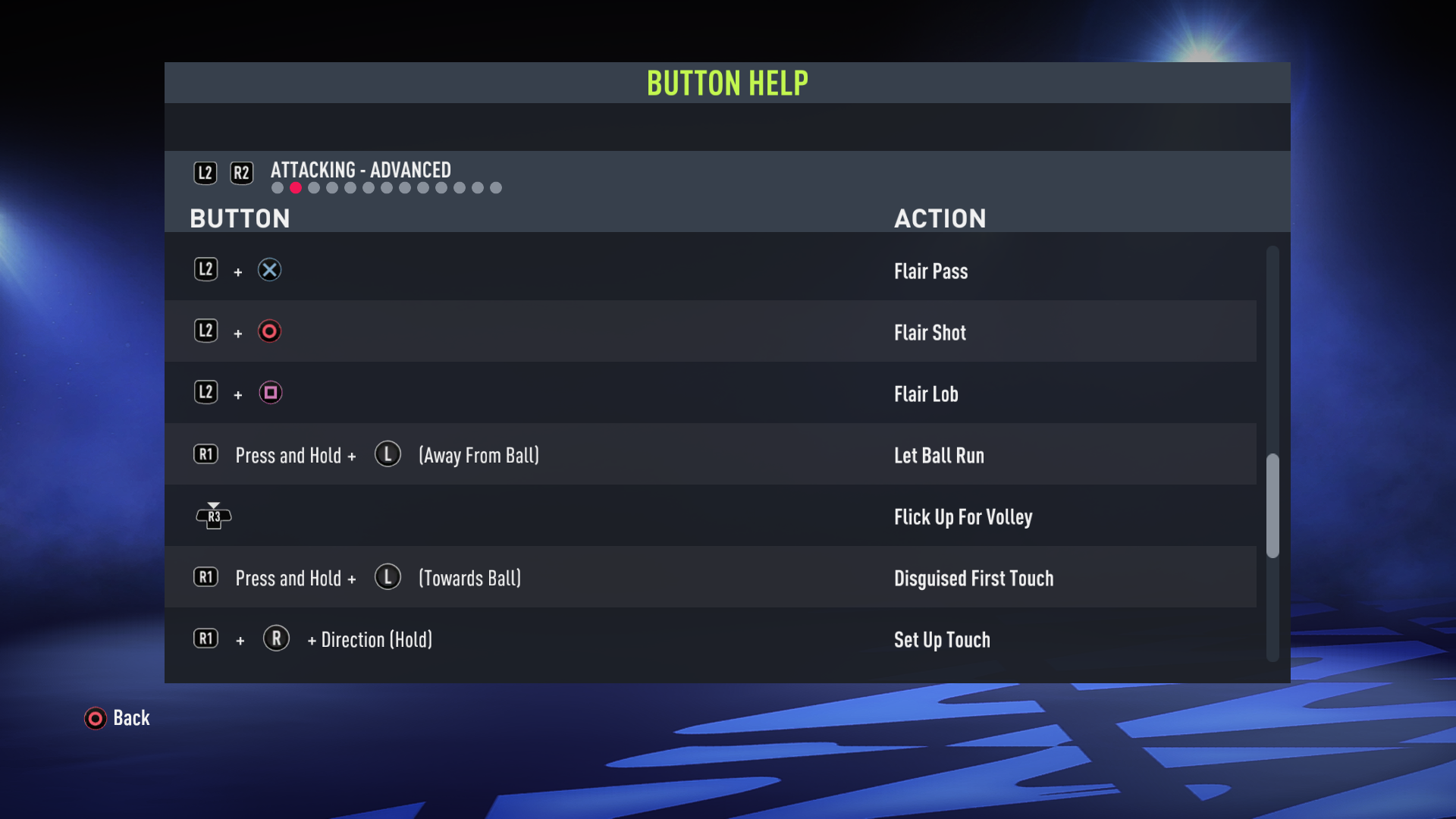Select the highlighted red page indicator dot
Viewport: 1456px width, 819px height.
click(296, 187)
